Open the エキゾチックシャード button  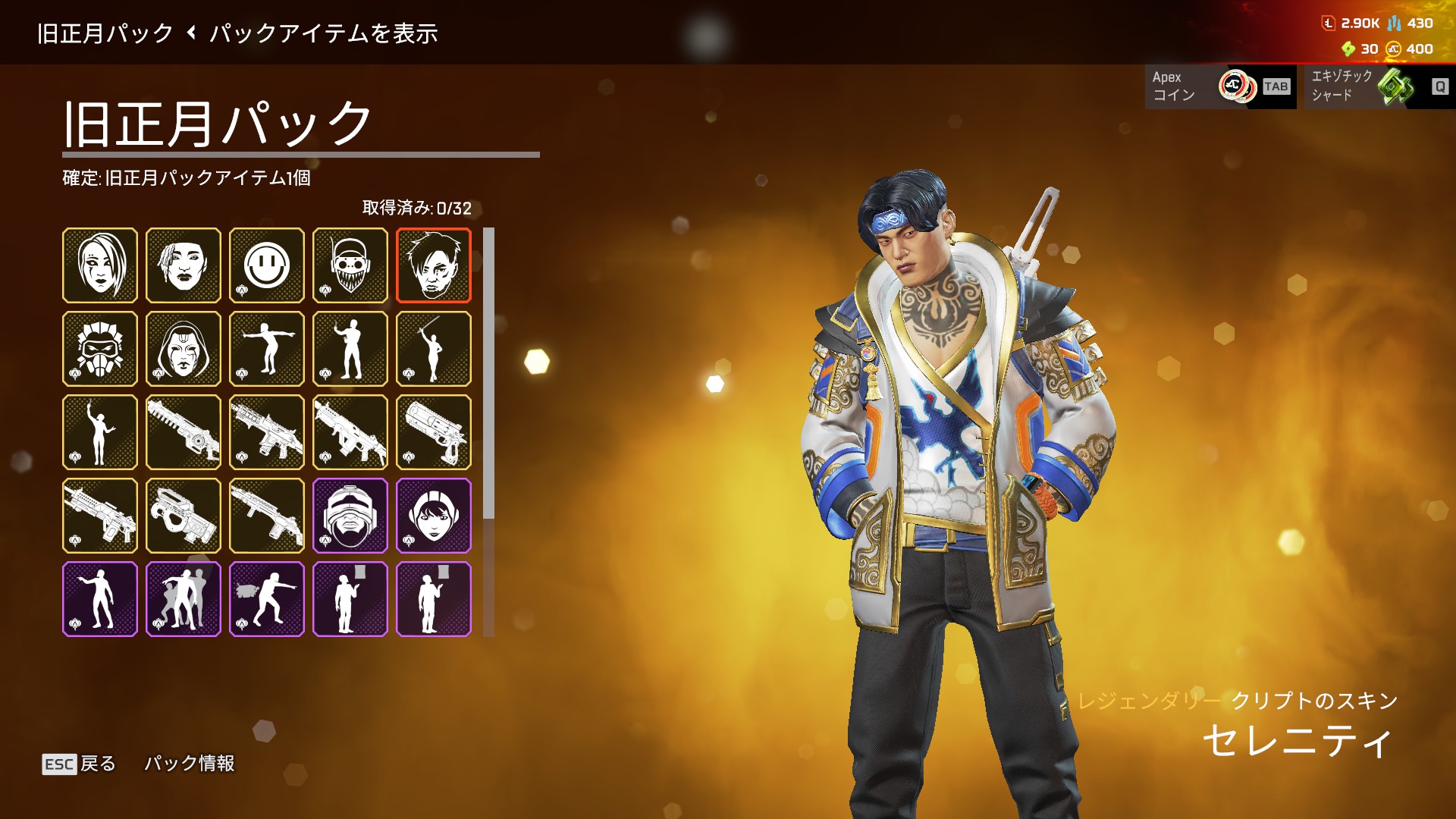(1375, 86)
